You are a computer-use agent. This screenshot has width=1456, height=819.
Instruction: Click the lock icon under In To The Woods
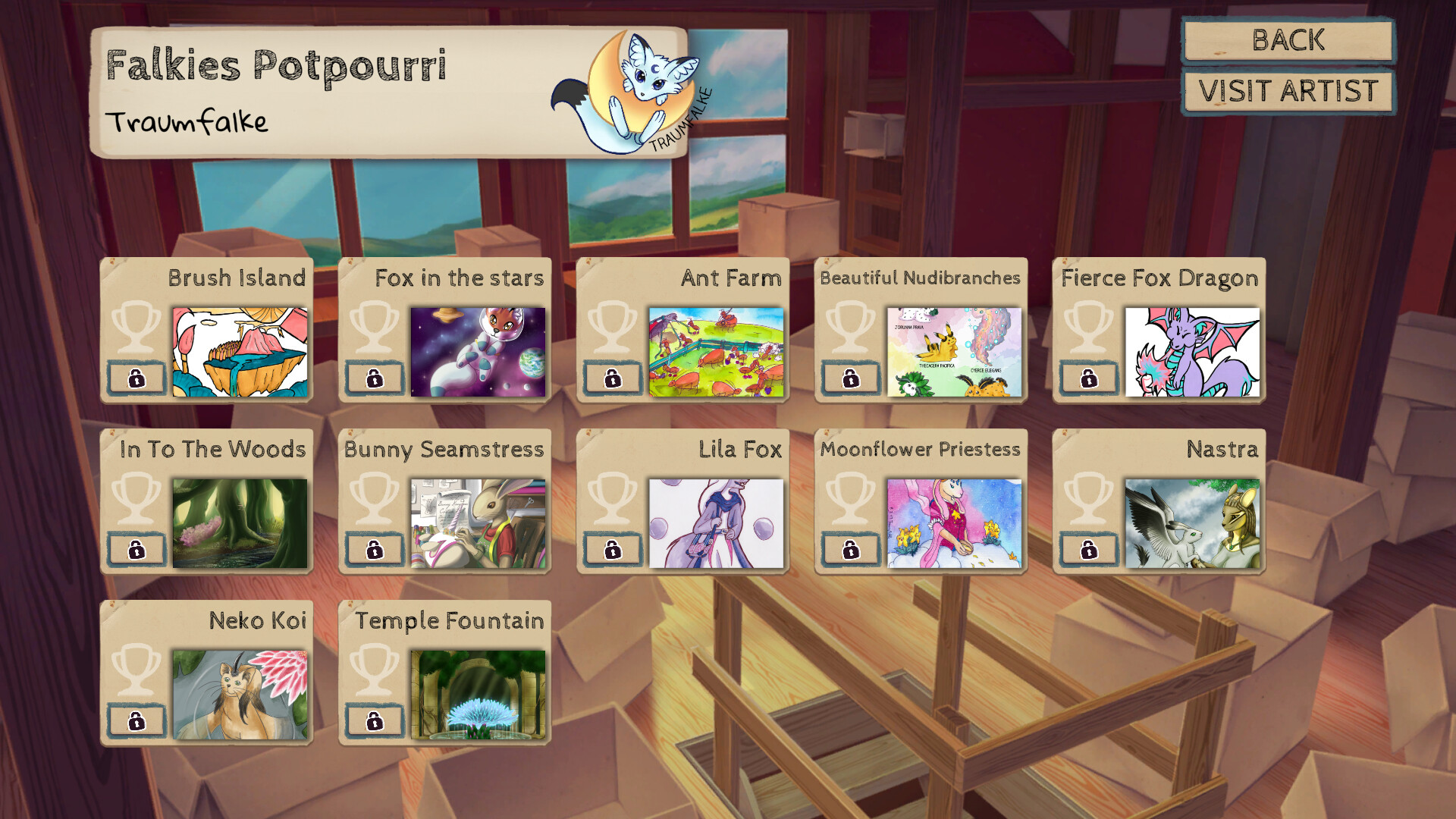(138, 550)
